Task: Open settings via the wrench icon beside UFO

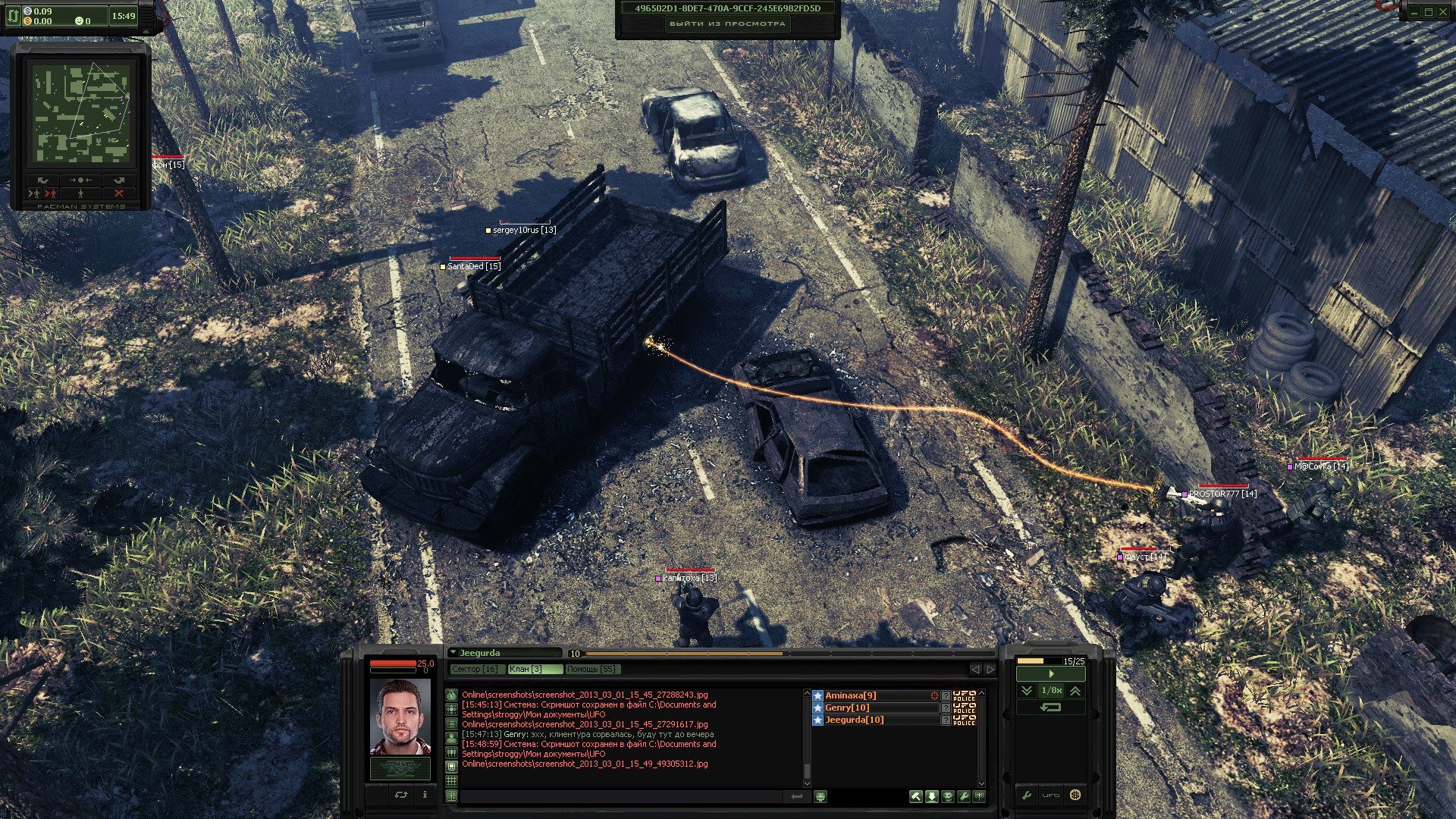Action: coord(1027,795)
